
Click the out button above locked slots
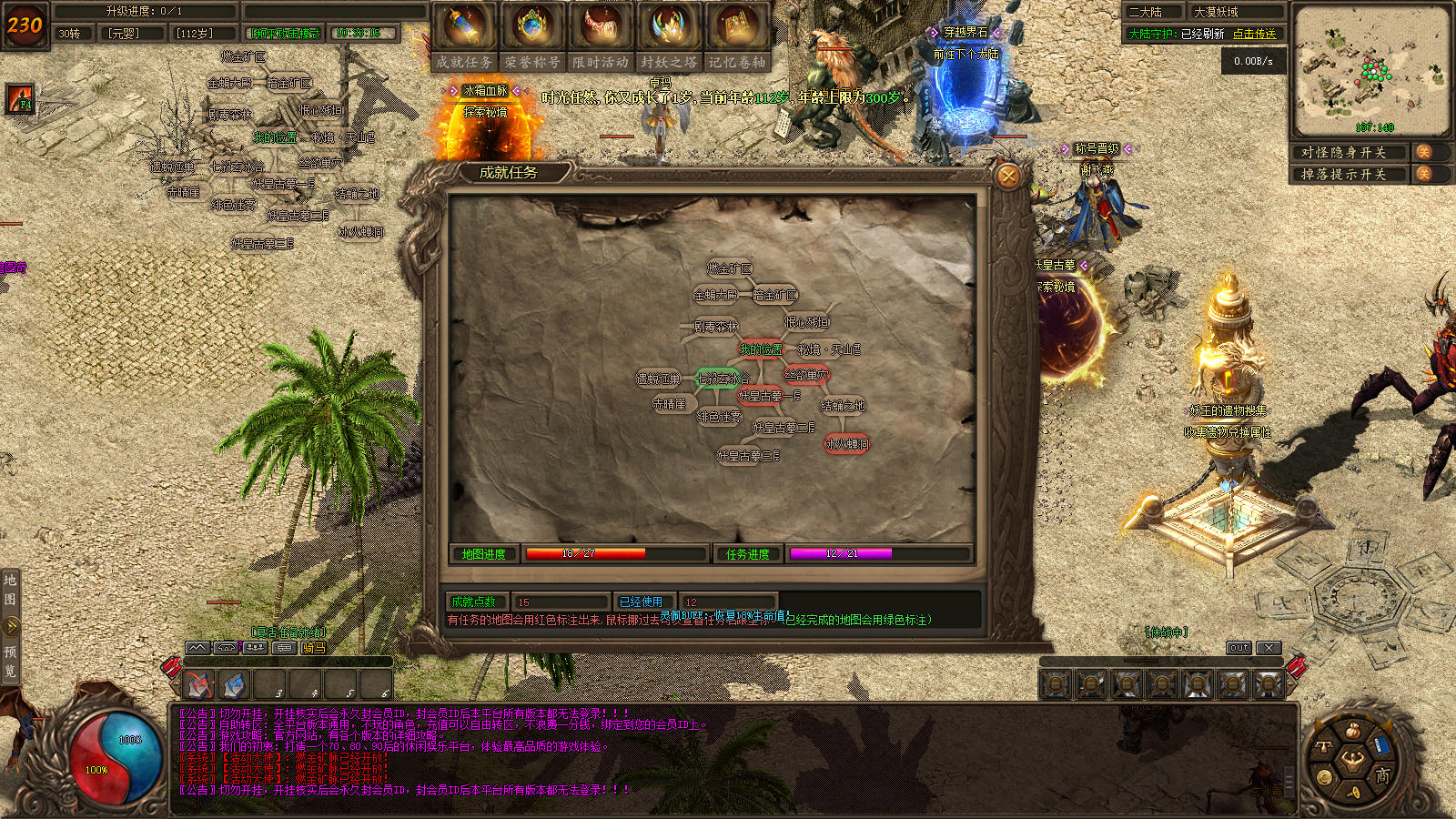coord(1239,648)
